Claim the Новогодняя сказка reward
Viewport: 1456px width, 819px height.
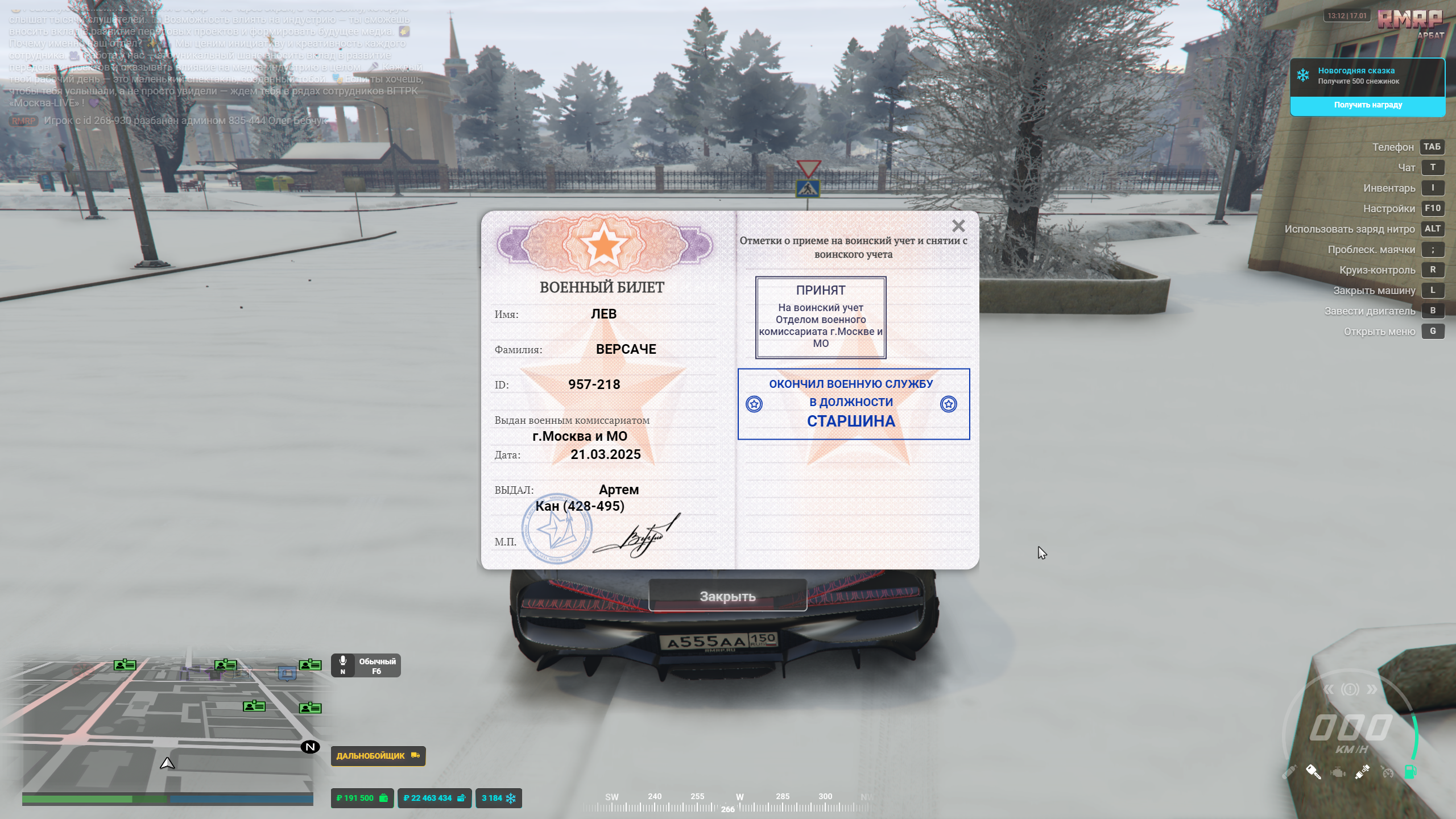[1367, 105]
